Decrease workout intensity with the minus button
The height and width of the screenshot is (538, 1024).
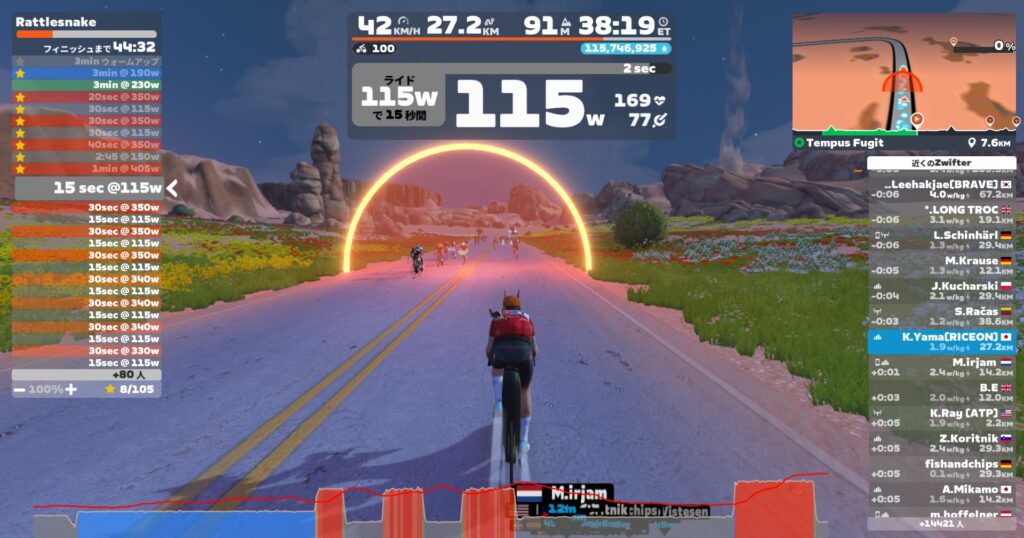click(20, 388)
